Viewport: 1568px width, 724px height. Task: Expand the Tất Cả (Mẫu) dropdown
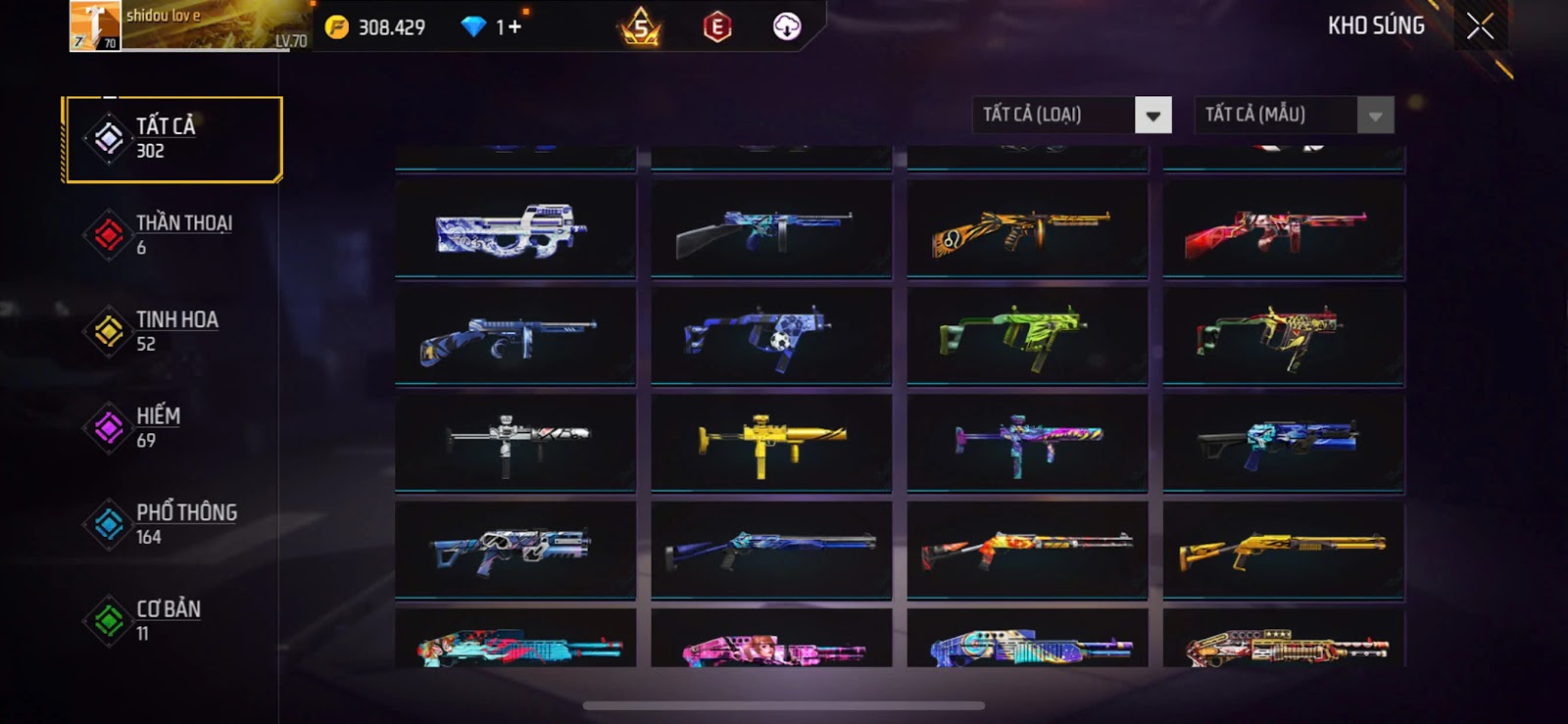pos(1375,116)
